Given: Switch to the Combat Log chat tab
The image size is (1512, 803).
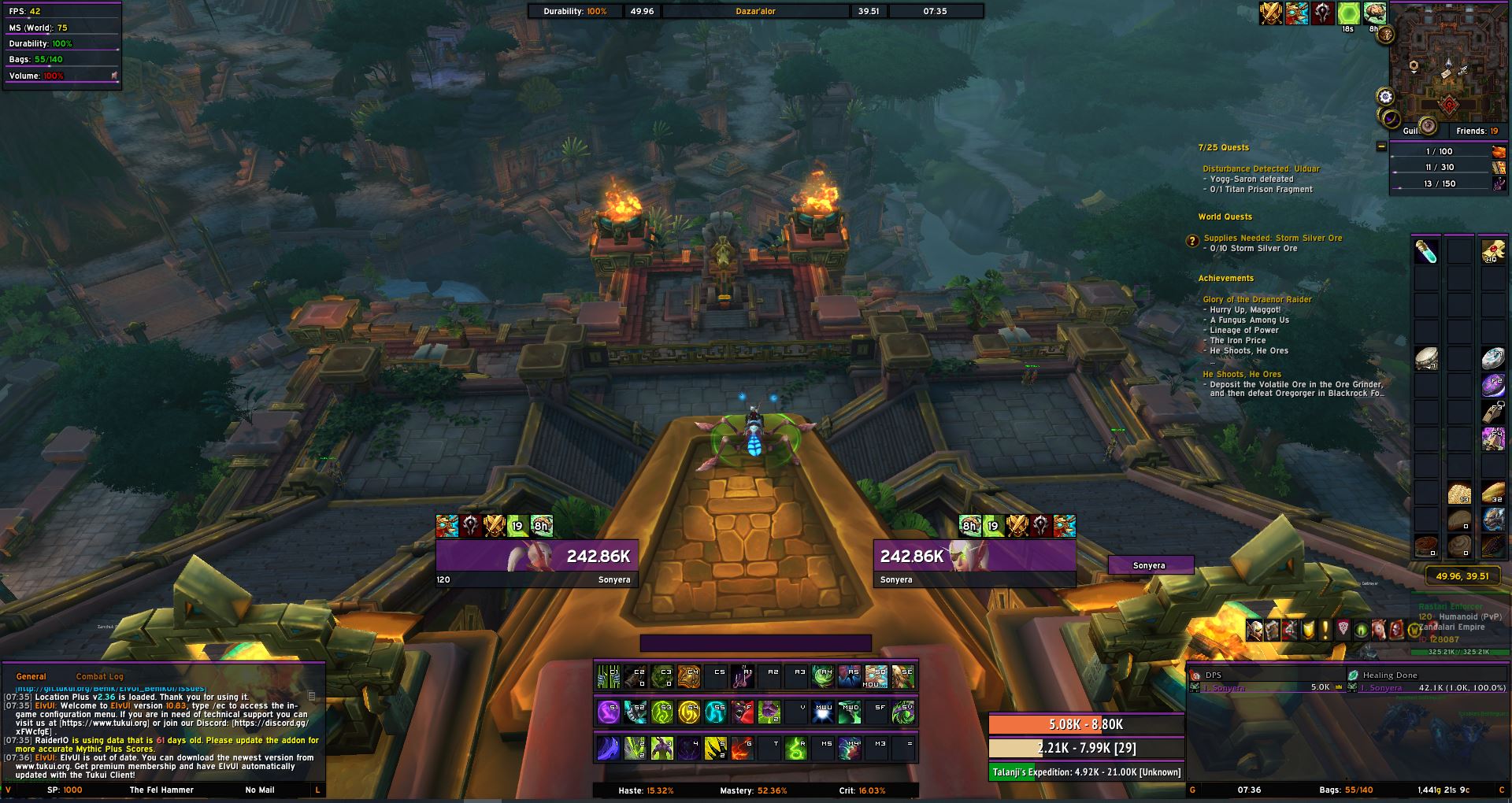Looking at the screenshot, I should (99, 676).
